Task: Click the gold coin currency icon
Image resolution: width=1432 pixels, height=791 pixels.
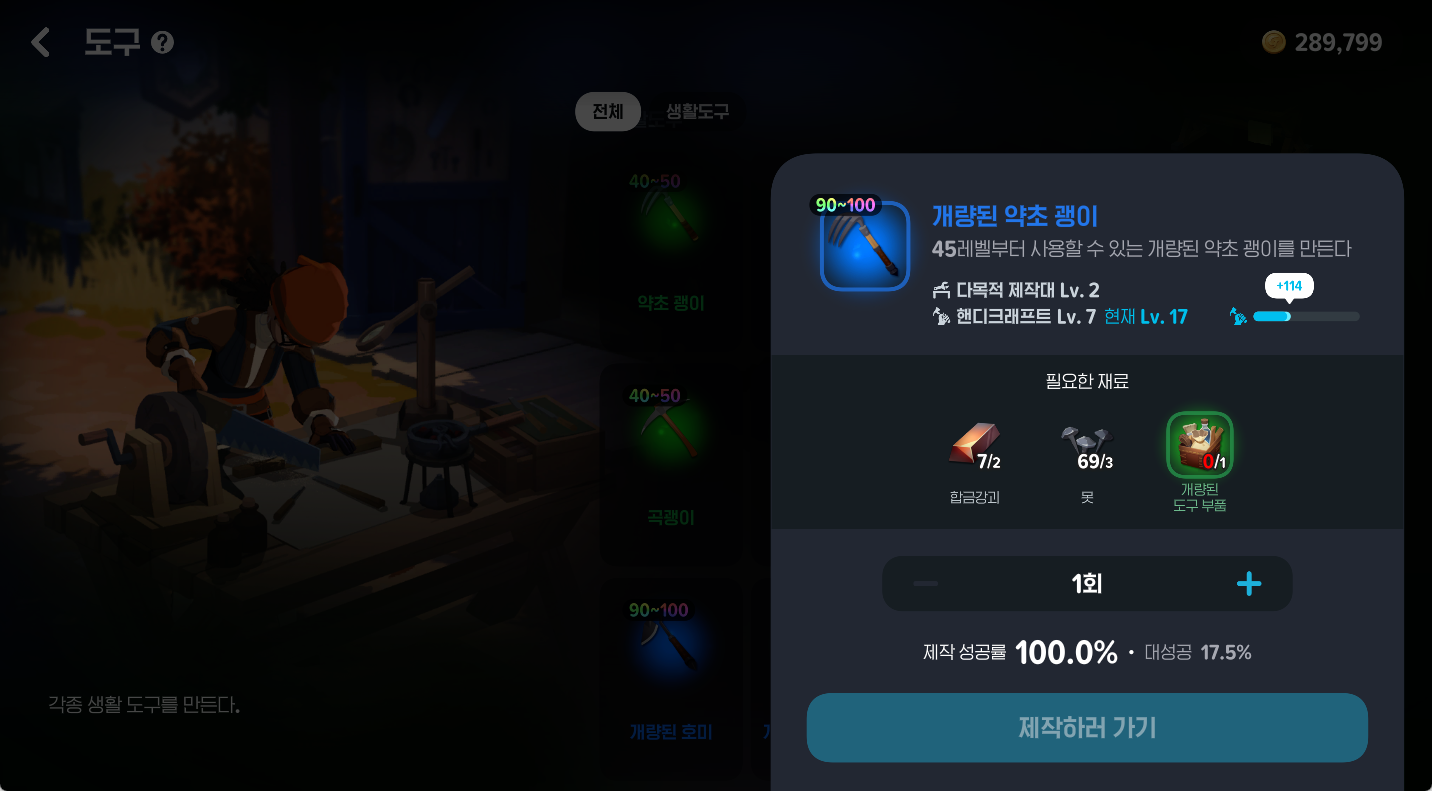Action: (1275, 42)
